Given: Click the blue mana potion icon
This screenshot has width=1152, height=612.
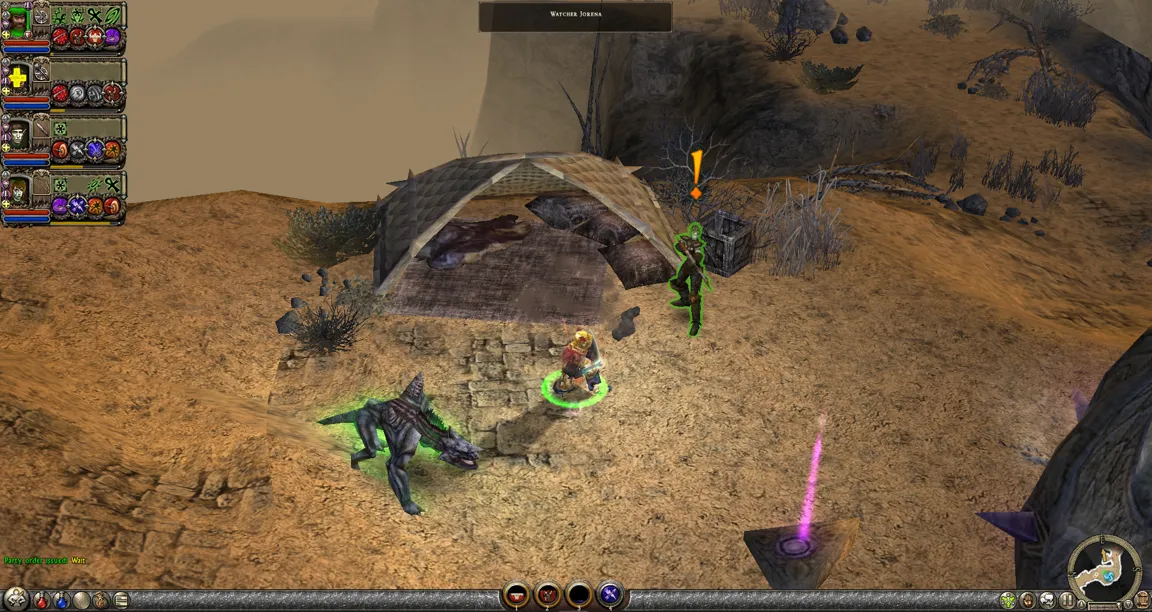Looking at the screenshot, I should [62, 601].
